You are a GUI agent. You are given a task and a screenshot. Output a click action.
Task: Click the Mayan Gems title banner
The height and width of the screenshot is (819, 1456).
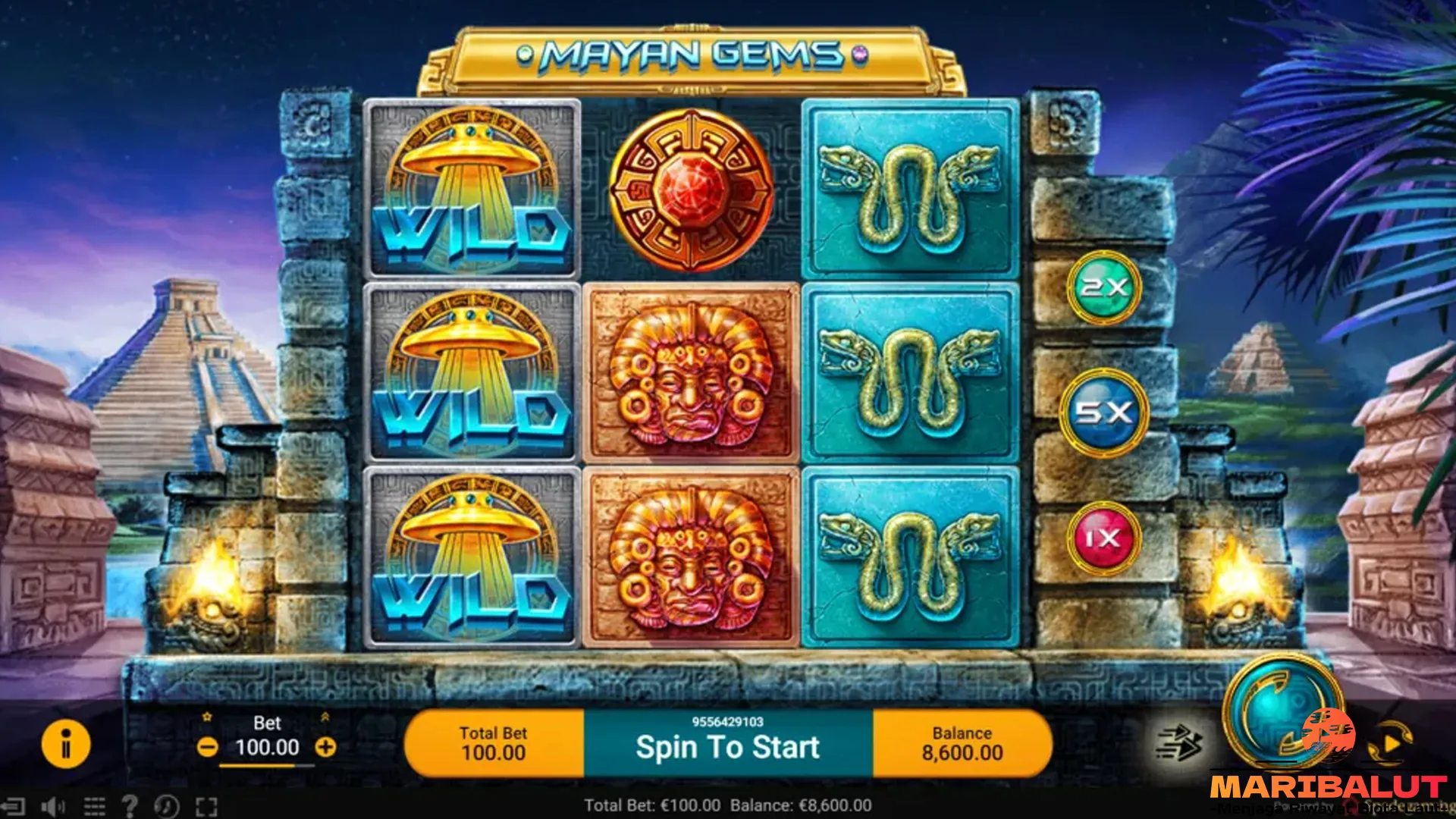click(692, 55)
